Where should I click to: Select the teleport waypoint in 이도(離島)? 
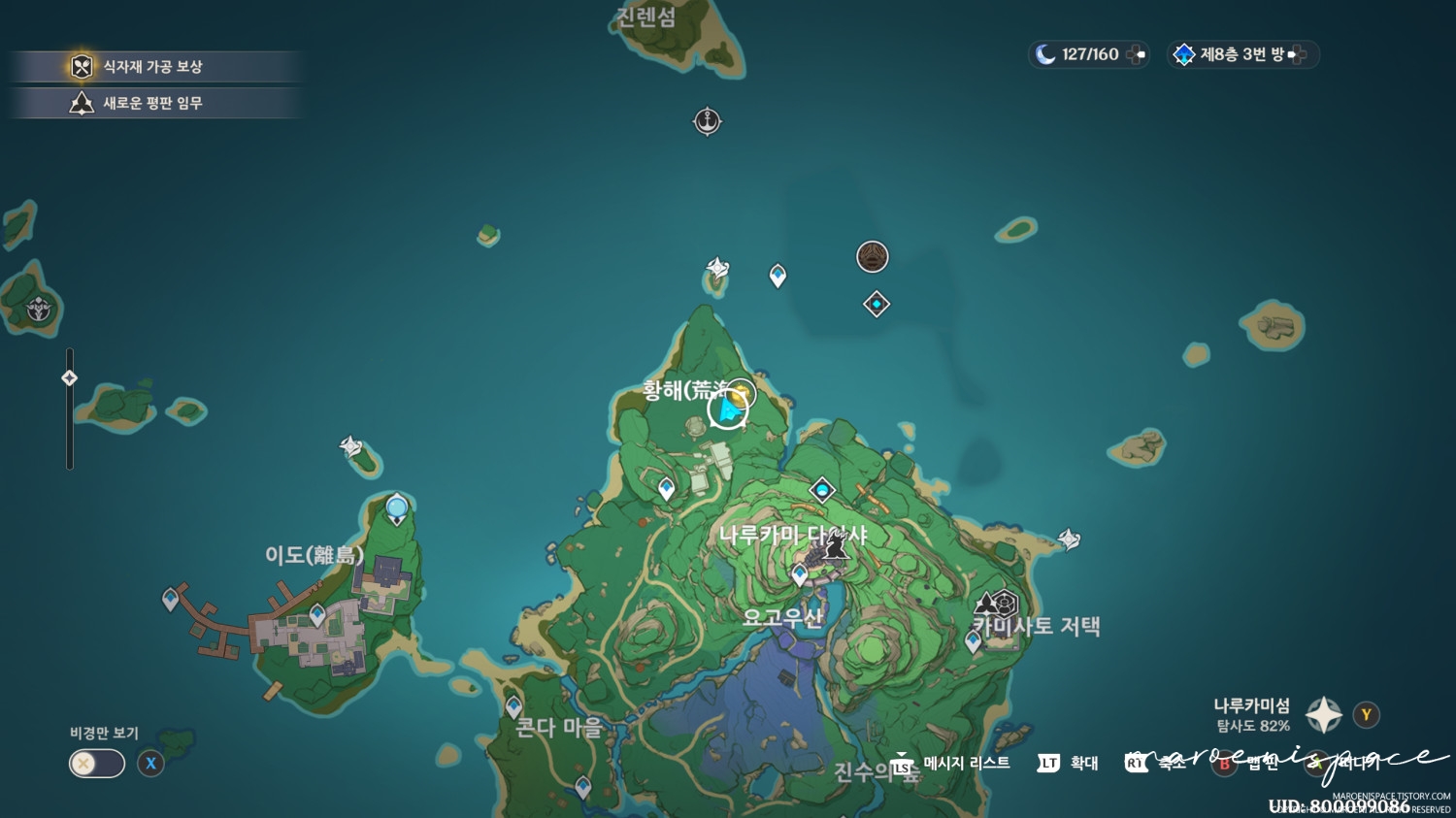click(x=315, y=613)
